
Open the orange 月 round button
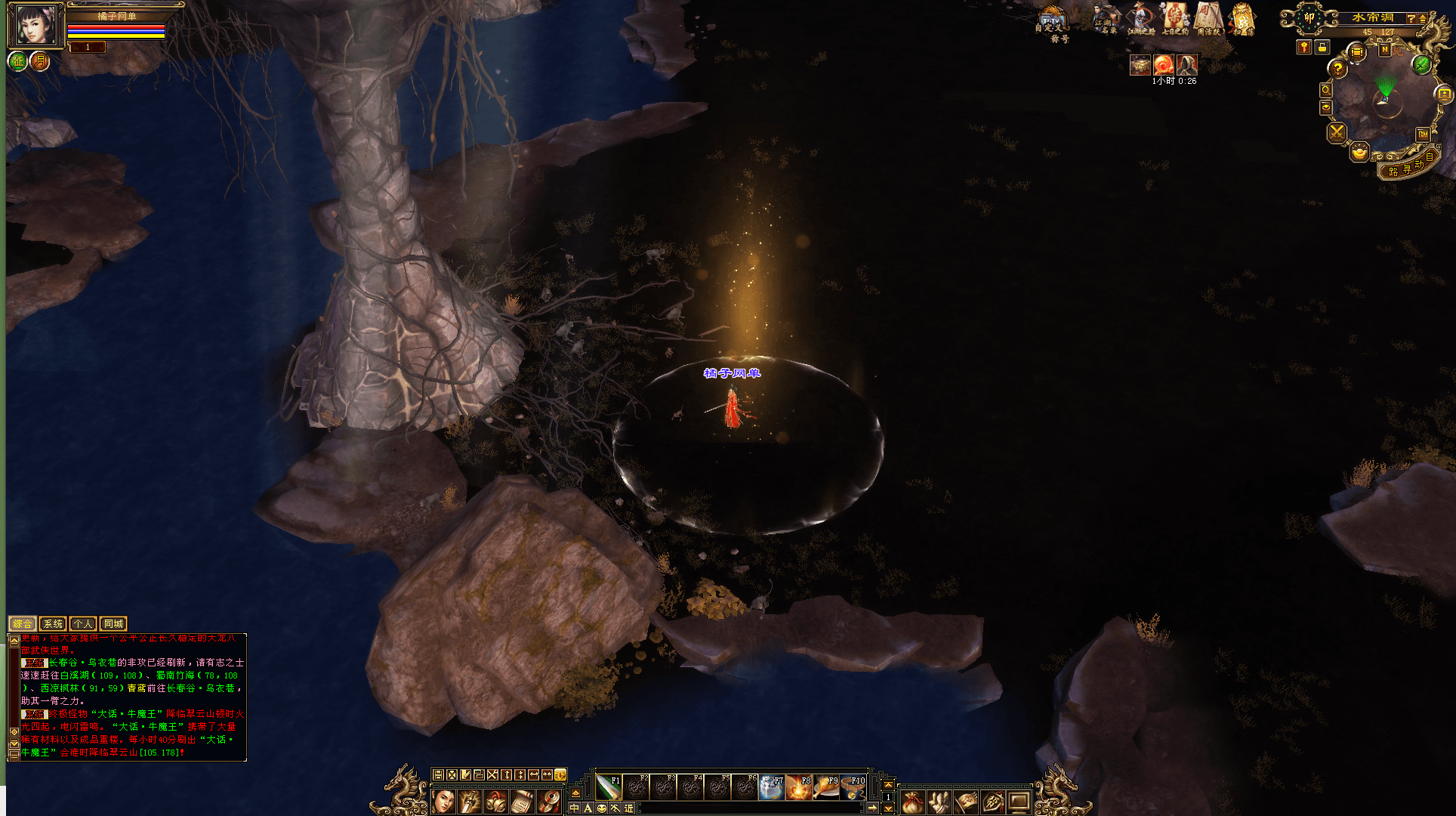tap(39, 61)
